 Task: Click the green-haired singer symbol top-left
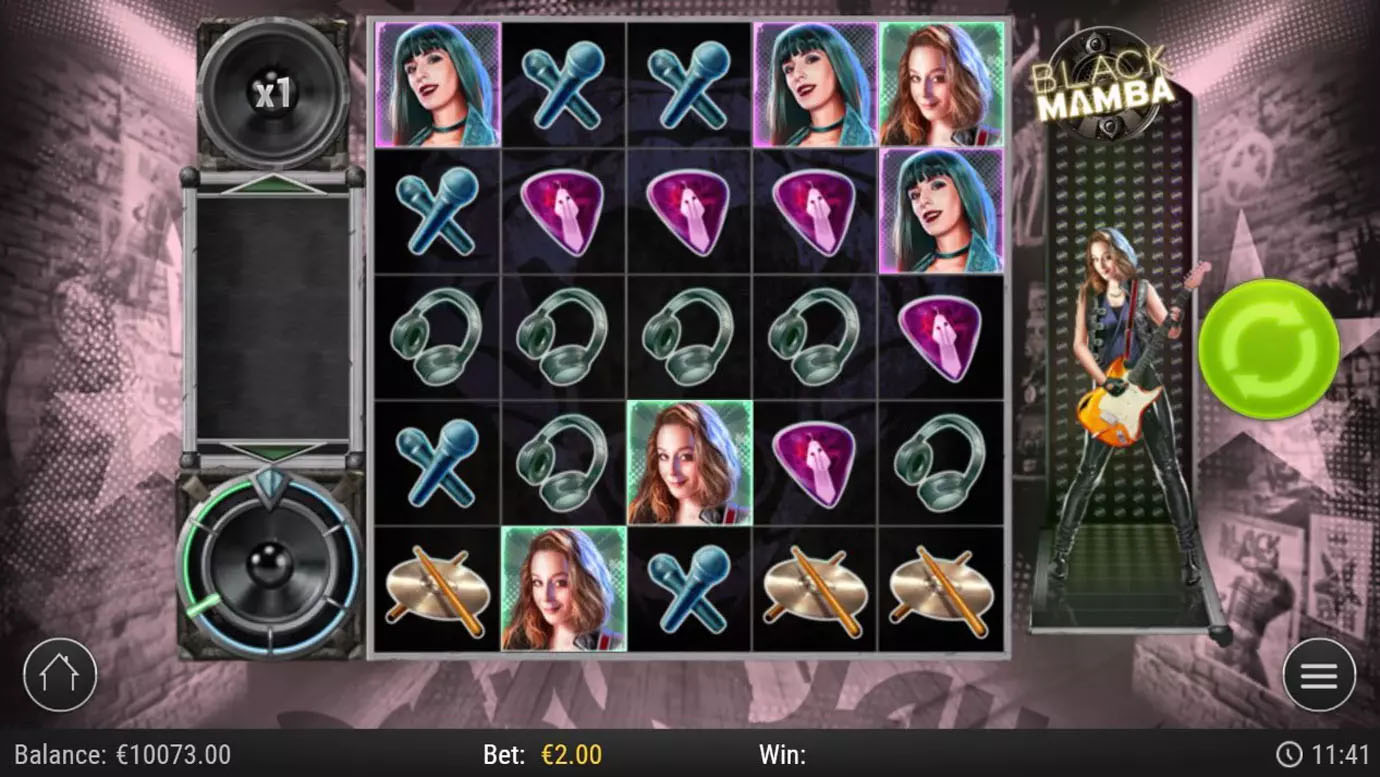click(435, 85)
